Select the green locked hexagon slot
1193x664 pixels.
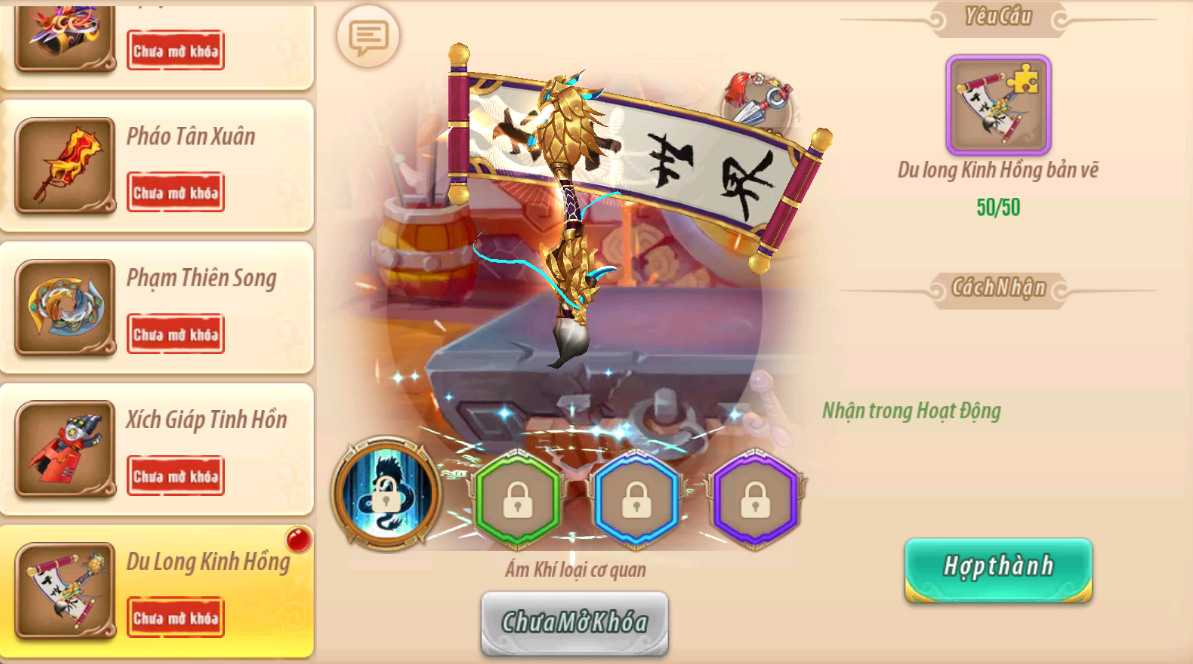pos(517,499)
